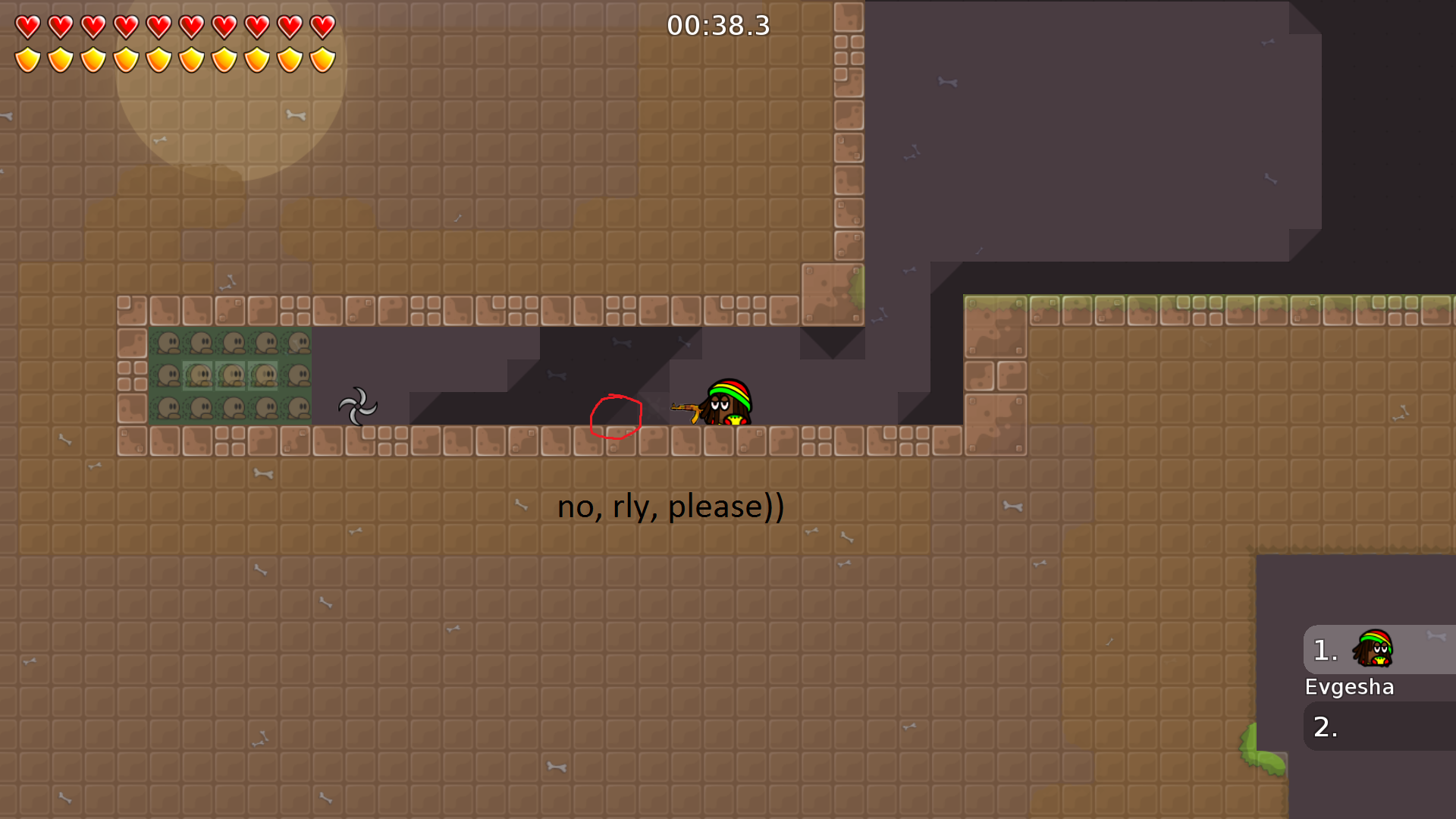The width and height of the screenshot is (1456, 819).
Task: Click the spinning shuriken pickup
Action: (359, 407)
